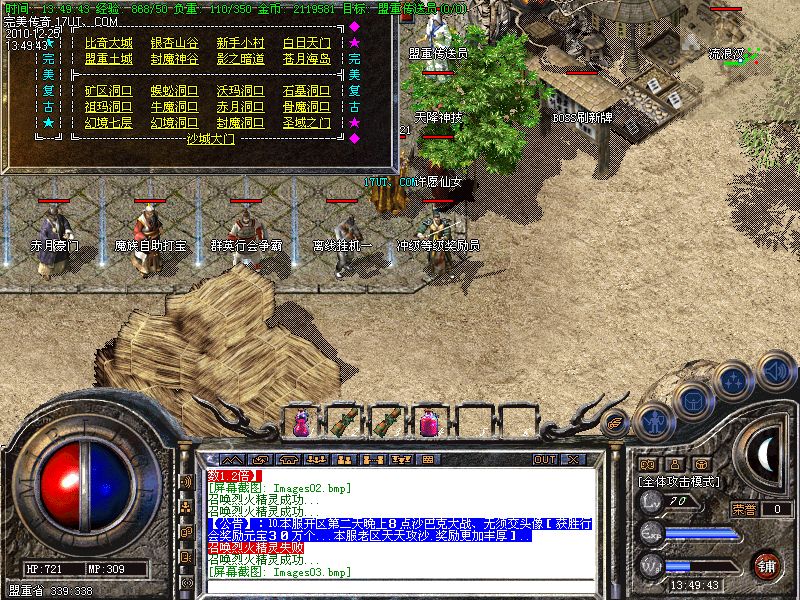Select the 苍月海岛 destination
This screenshot has height=600, width=800.
point(307,59)
